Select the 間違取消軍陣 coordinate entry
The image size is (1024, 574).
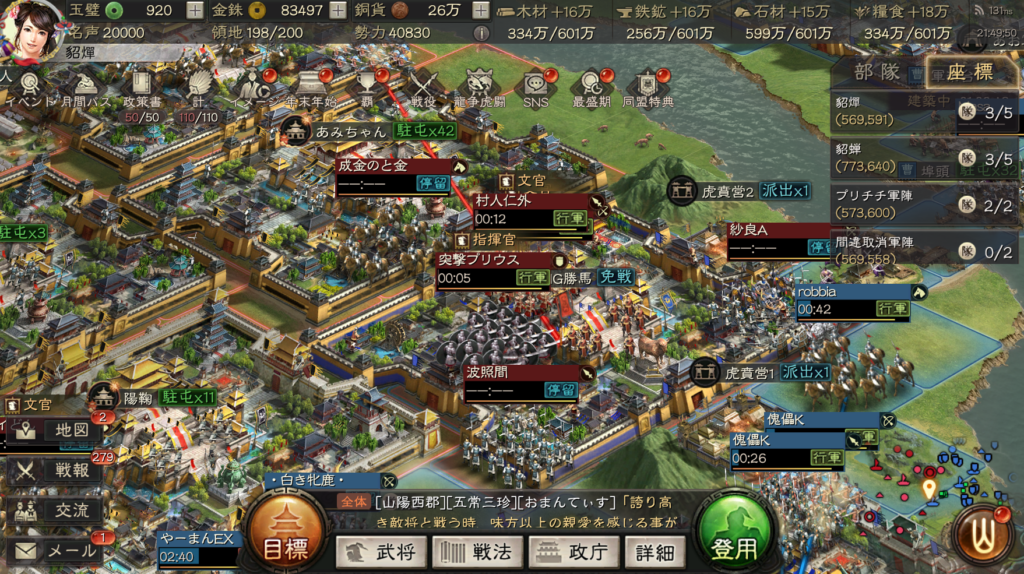pos(890,249)
